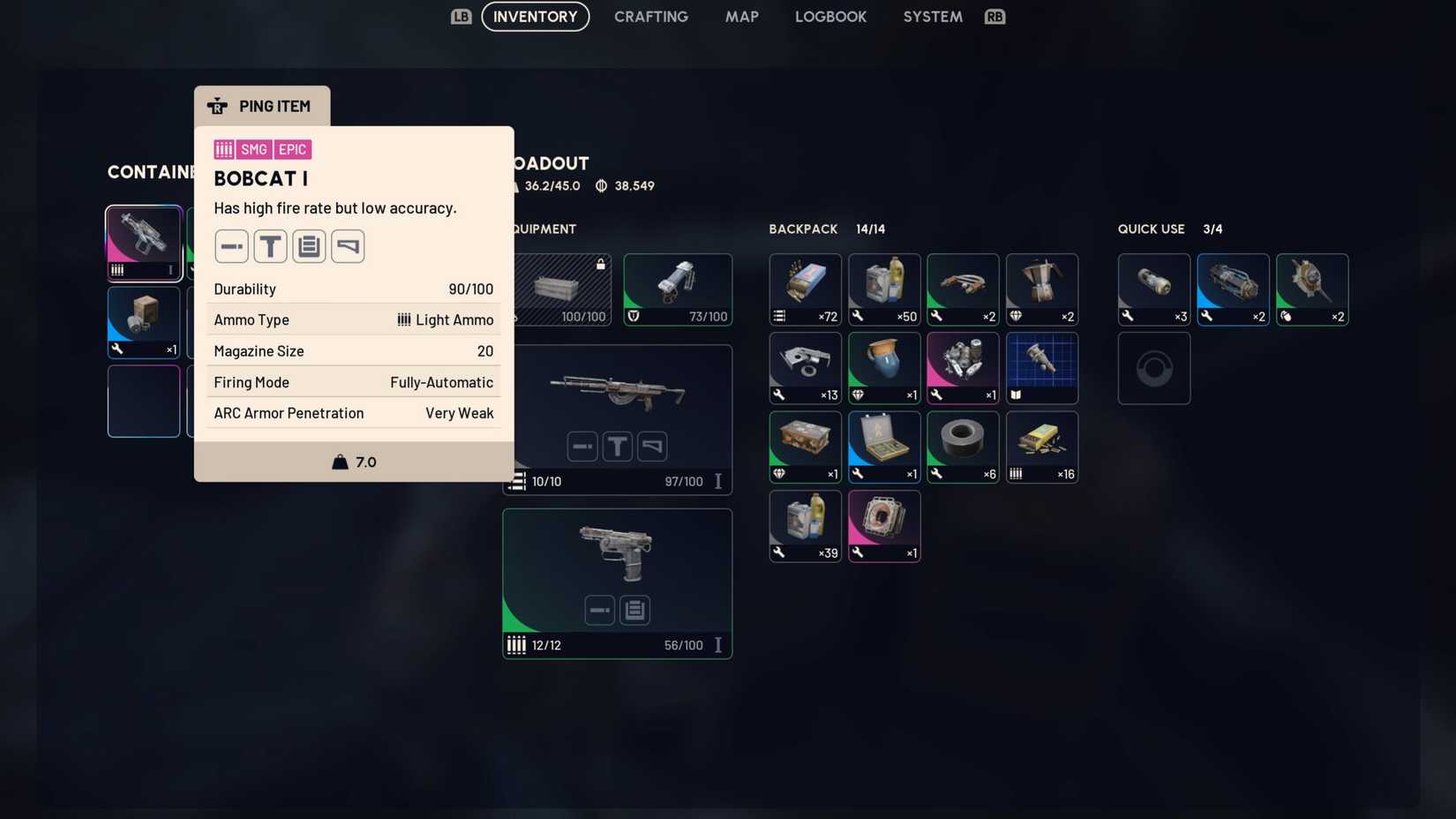Screen dimensions: 1456x819
Task: Open the Map screen
Action: pyautogui.click(x=741, y=17)
